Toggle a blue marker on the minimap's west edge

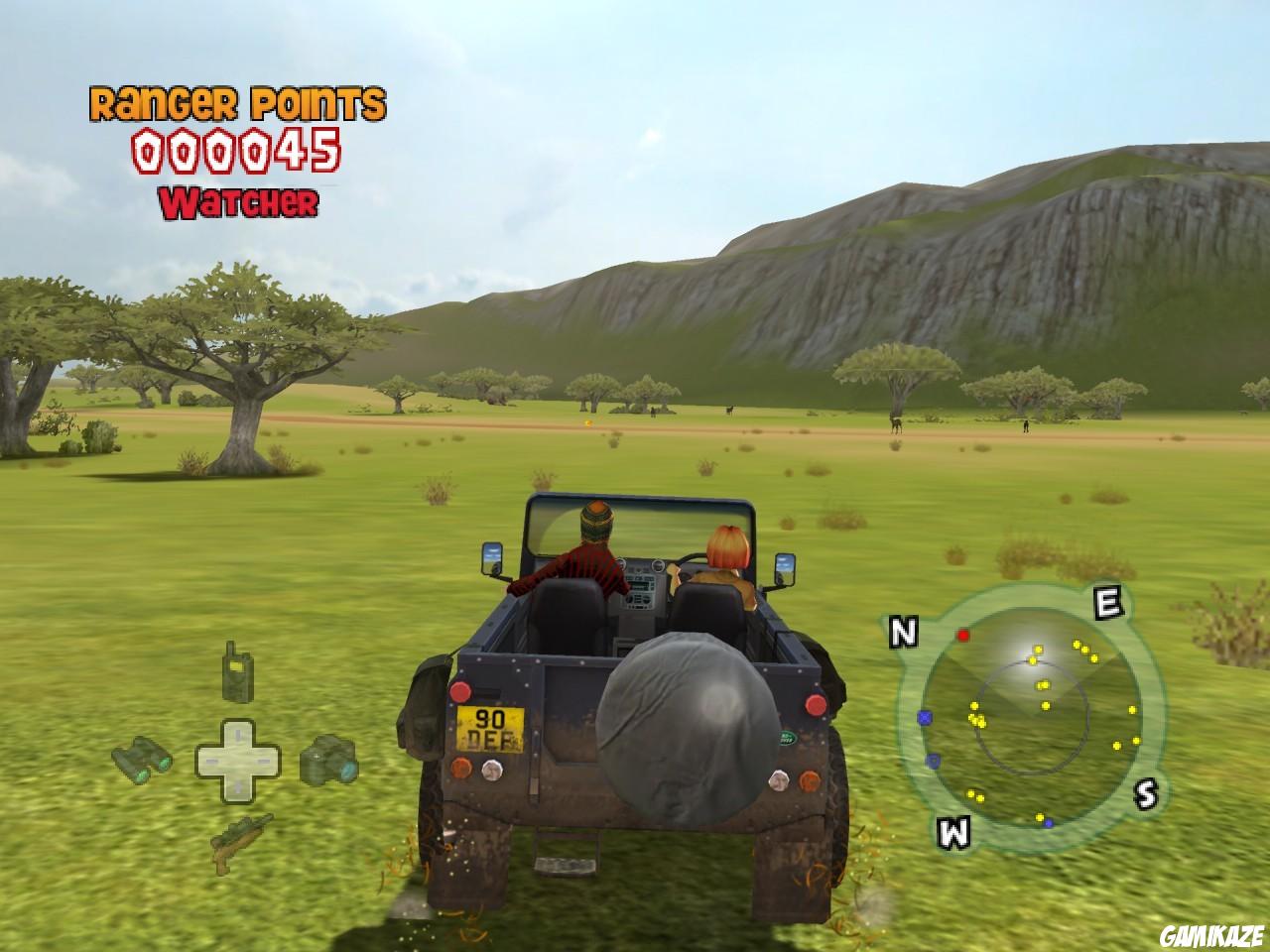(925, 716)
